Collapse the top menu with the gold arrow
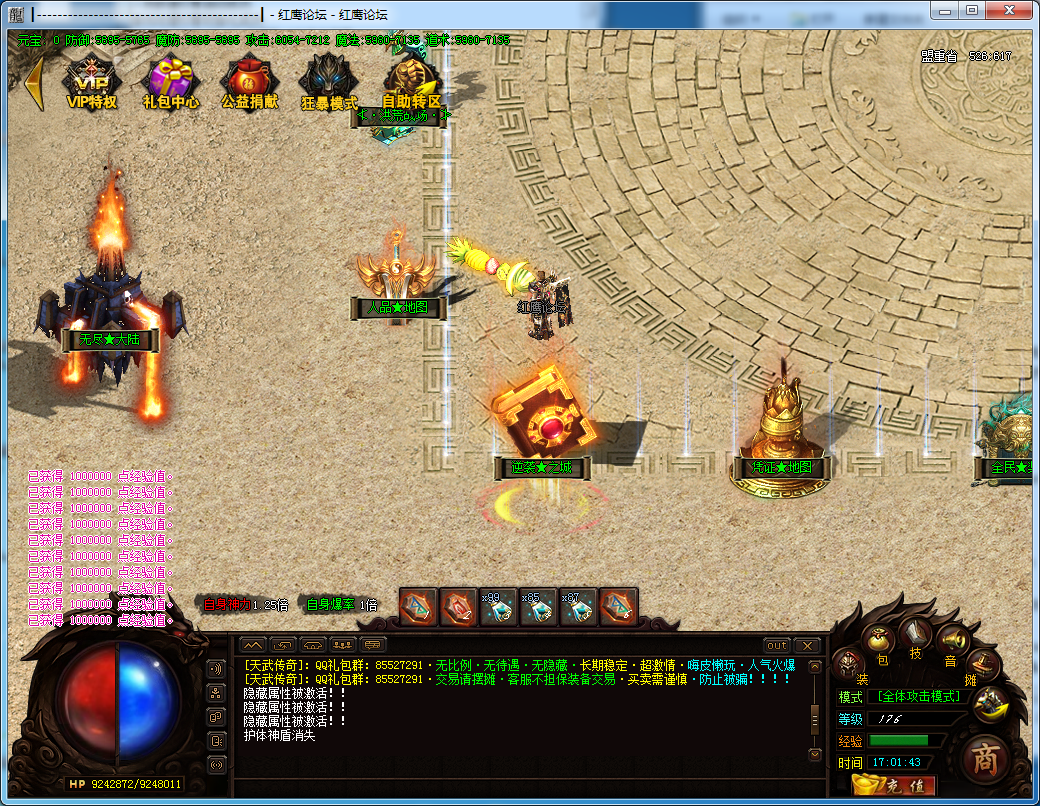The image size is (1040, 806). [34, 84]
